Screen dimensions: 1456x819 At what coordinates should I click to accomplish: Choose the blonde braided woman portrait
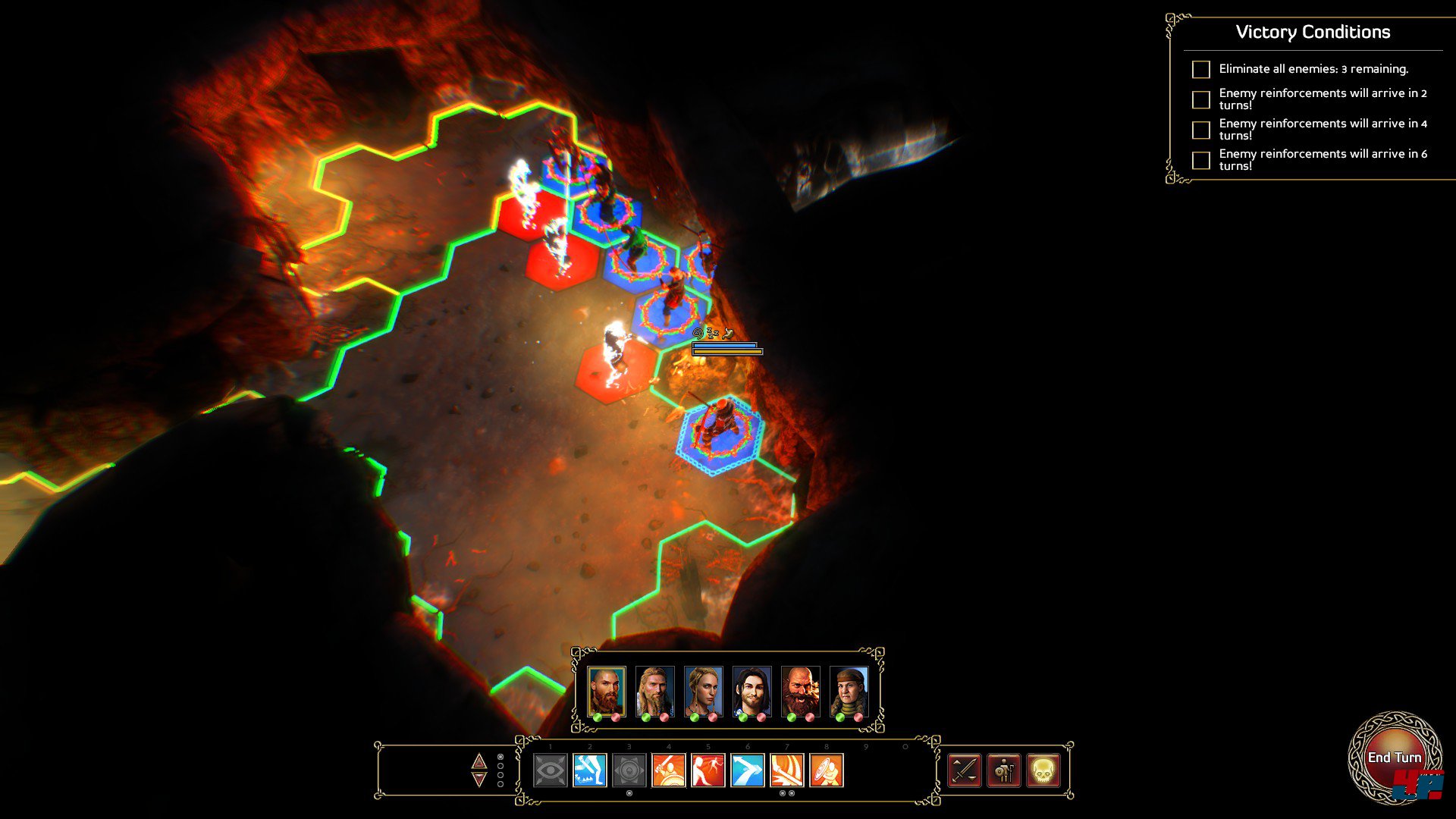click(703, 690)
